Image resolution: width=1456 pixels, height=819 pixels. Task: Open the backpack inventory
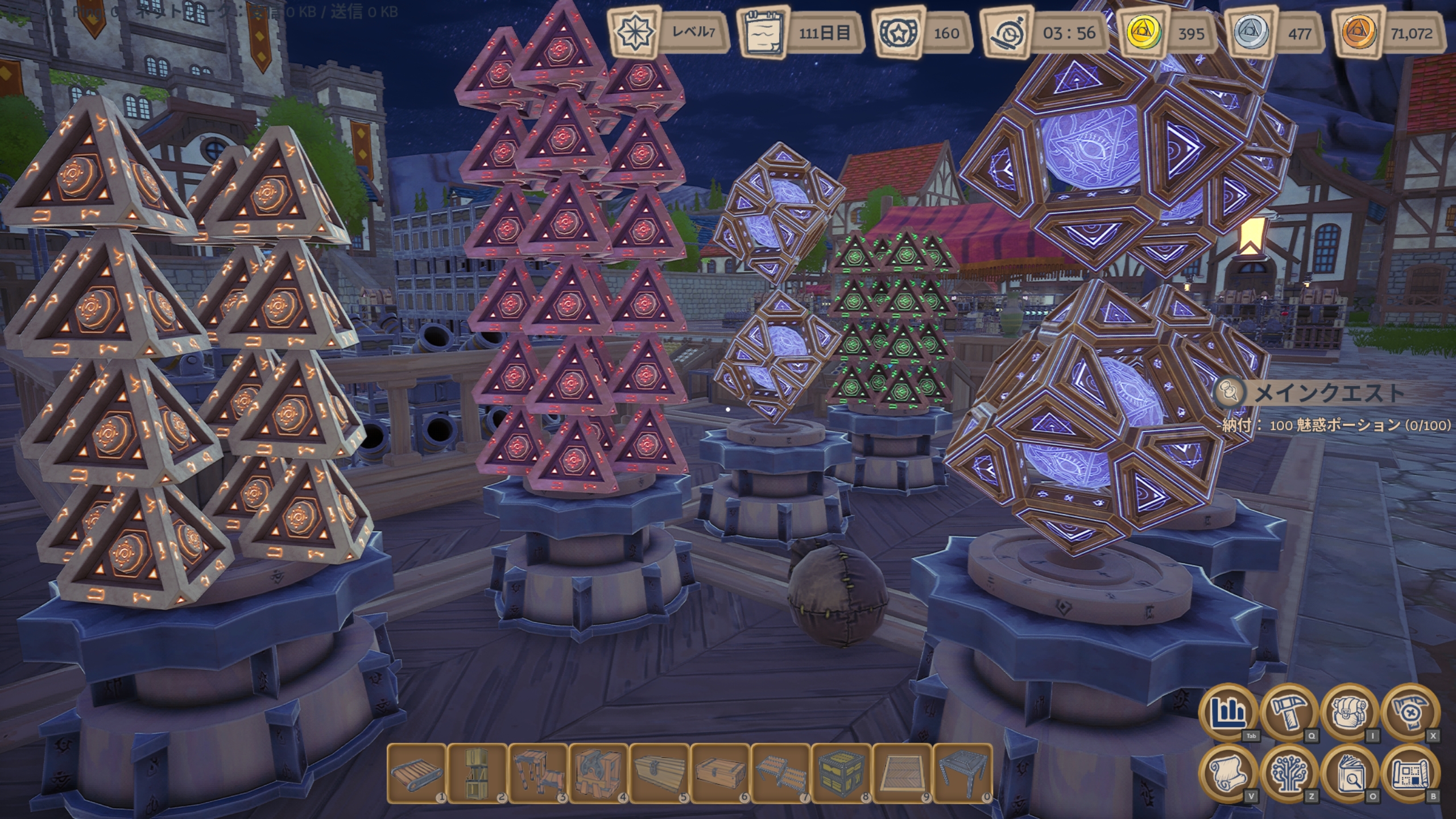(x=1350, y=713)
